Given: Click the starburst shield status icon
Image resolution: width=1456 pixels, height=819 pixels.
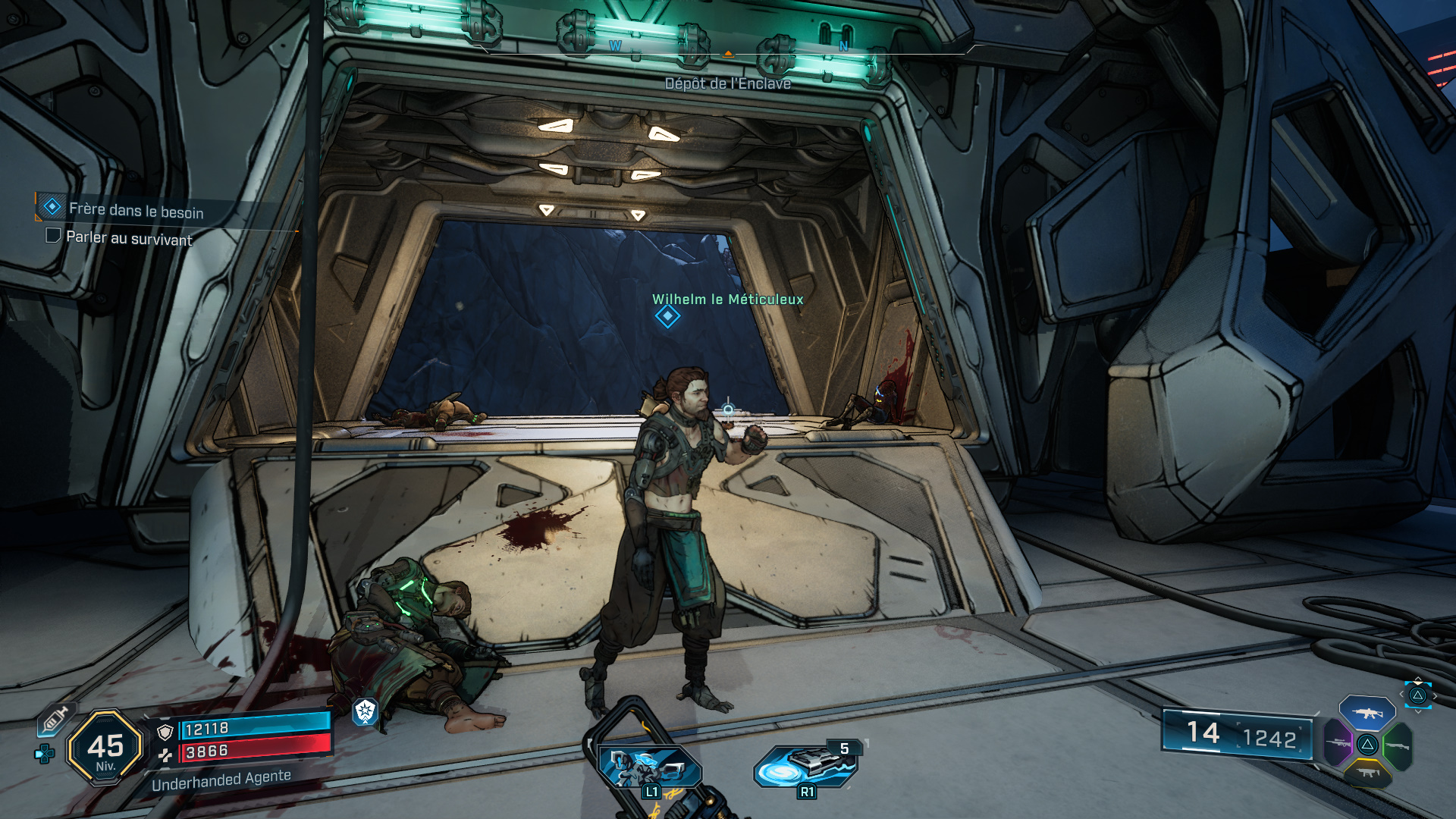Looking at the screenshot, I should [365, 711].
